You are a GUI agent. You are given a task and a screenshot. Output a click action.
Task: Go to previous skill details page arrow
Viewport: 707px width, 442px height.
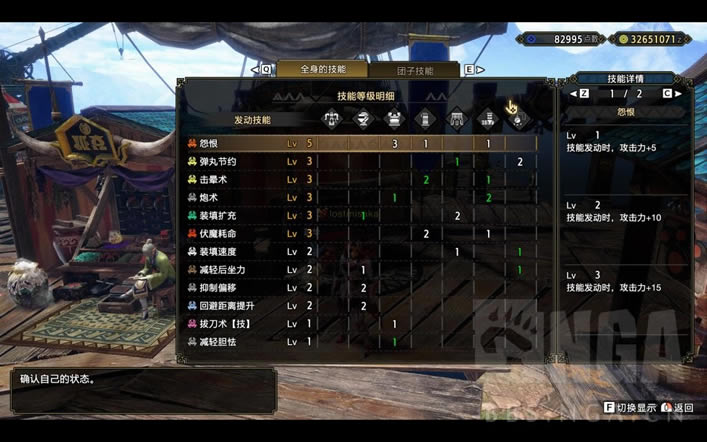(x=573, y=93)
